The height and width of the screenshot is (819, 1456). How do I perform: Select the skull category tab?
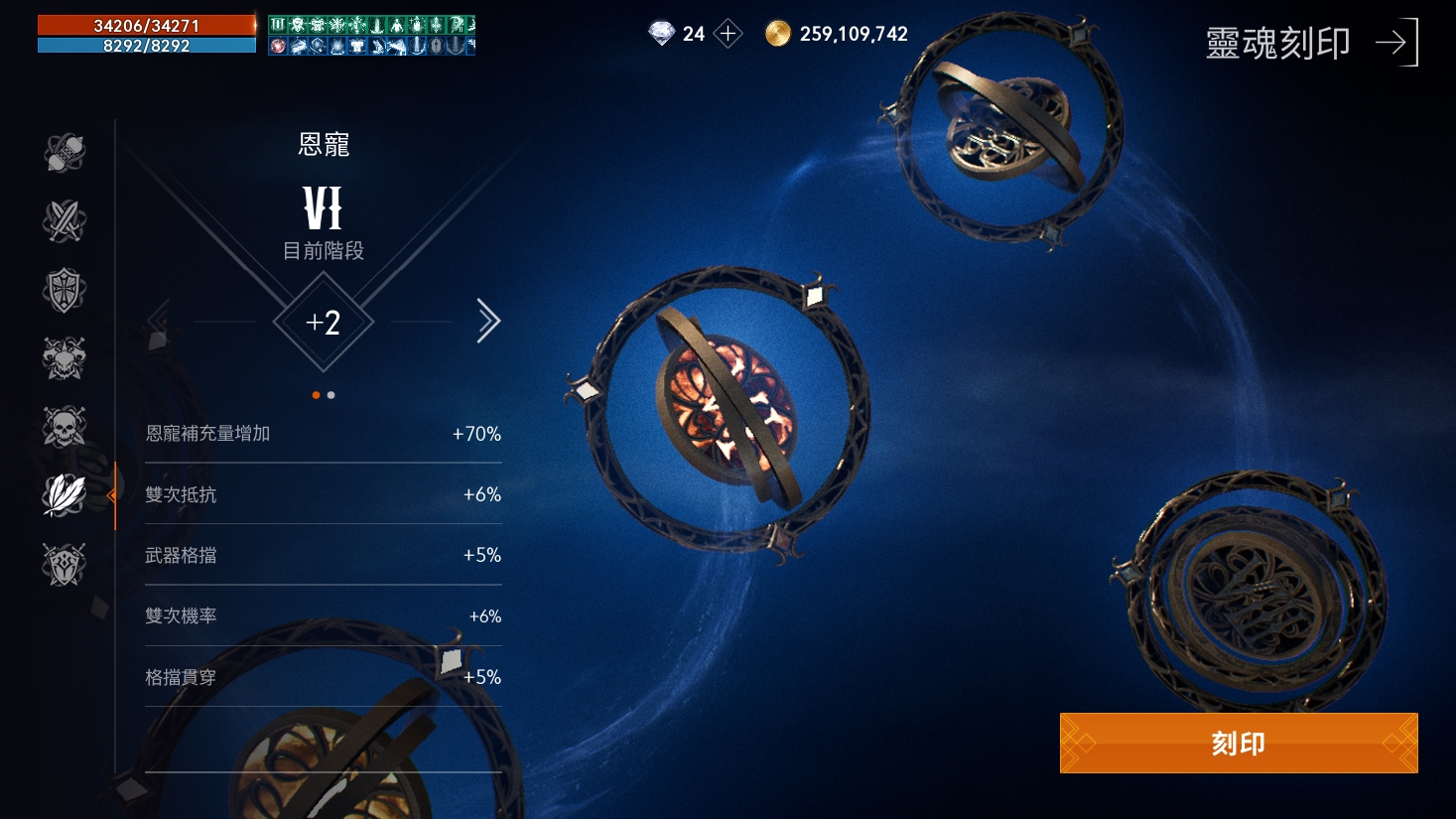point(65,427)
